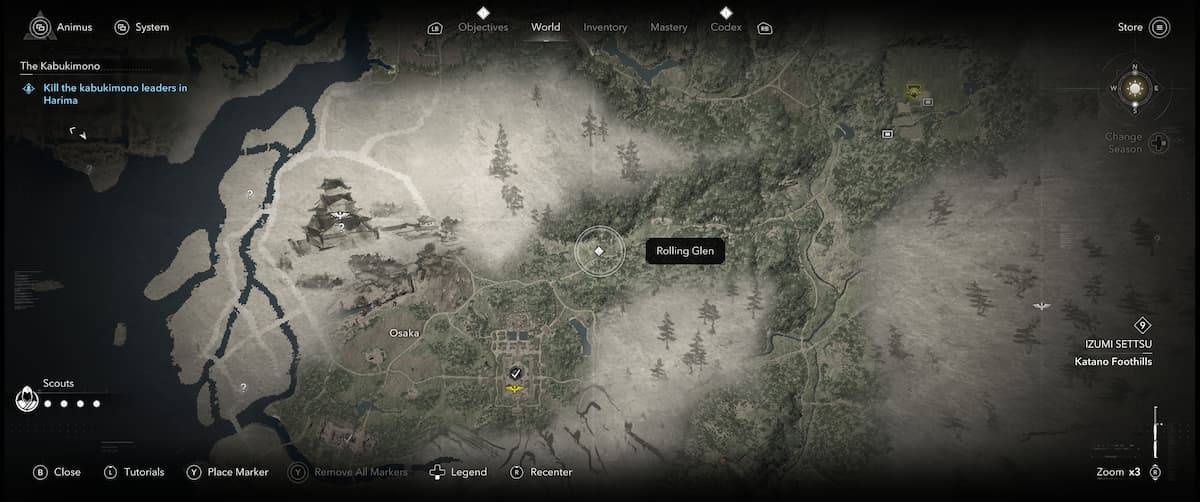
Task: Show the map Legend
Action: (x=458, y=472)
